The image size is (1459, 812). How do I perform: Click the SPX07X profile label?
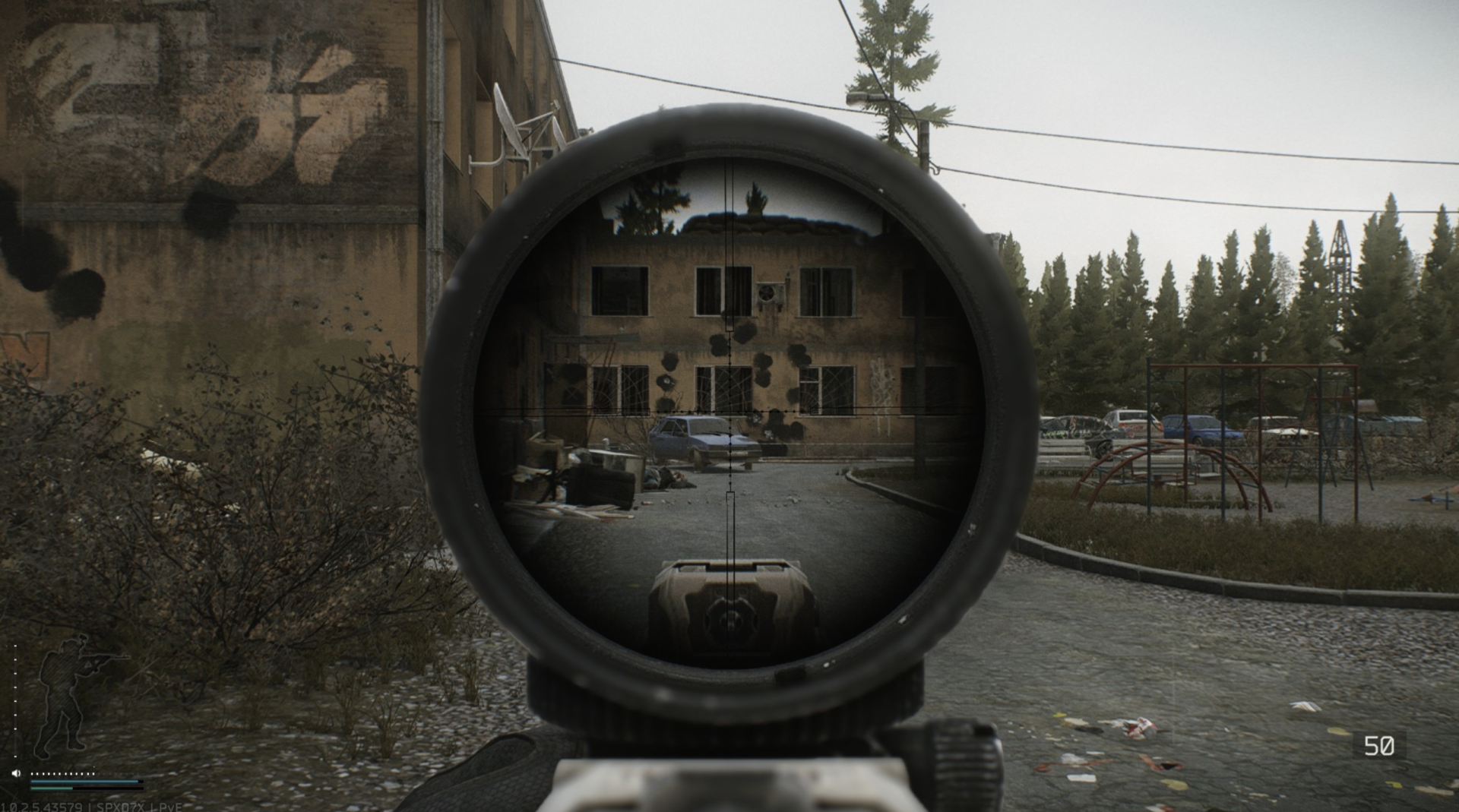tap(120, 807)
